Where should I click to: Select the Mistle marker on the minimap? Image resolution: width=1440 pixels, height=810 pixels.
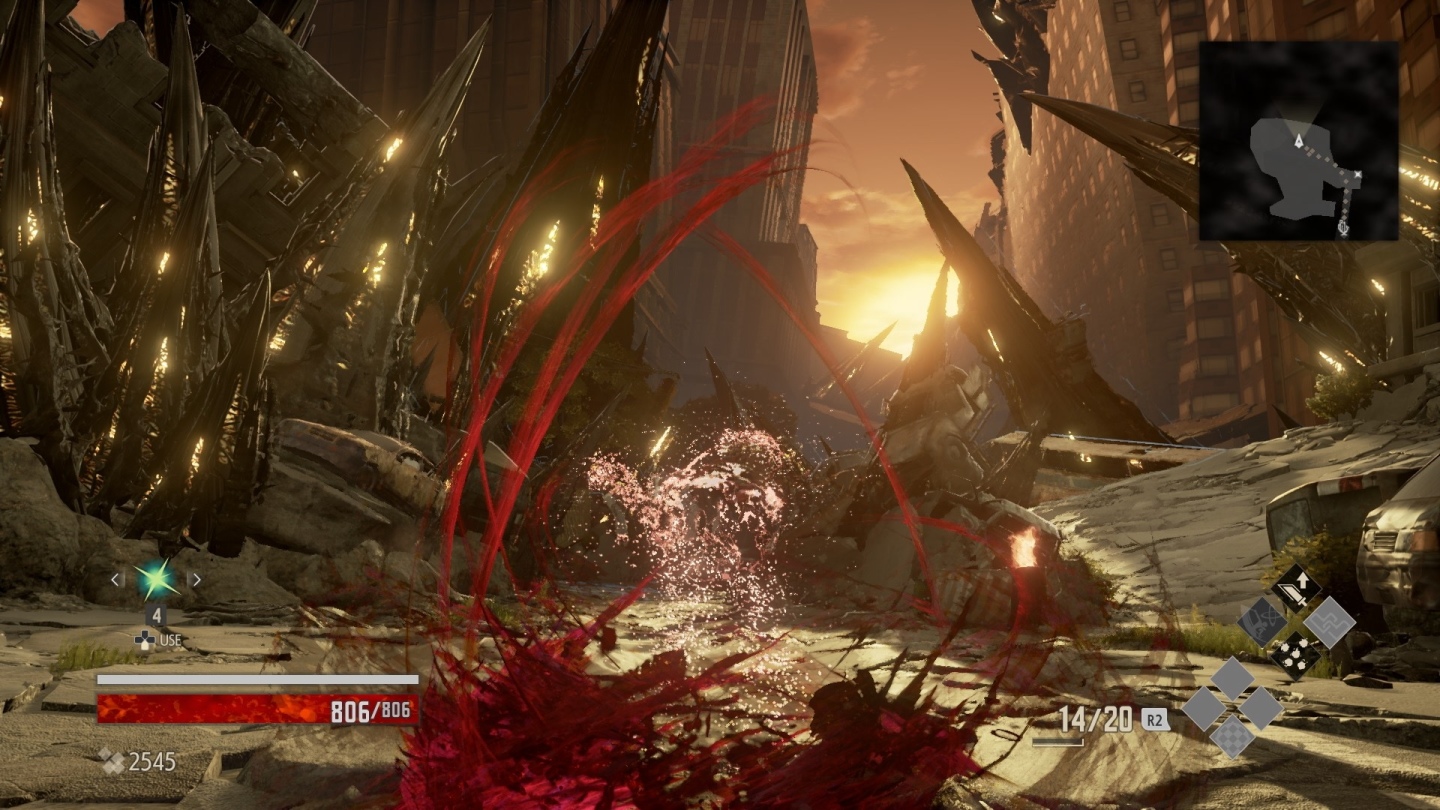pos(1343,229)
